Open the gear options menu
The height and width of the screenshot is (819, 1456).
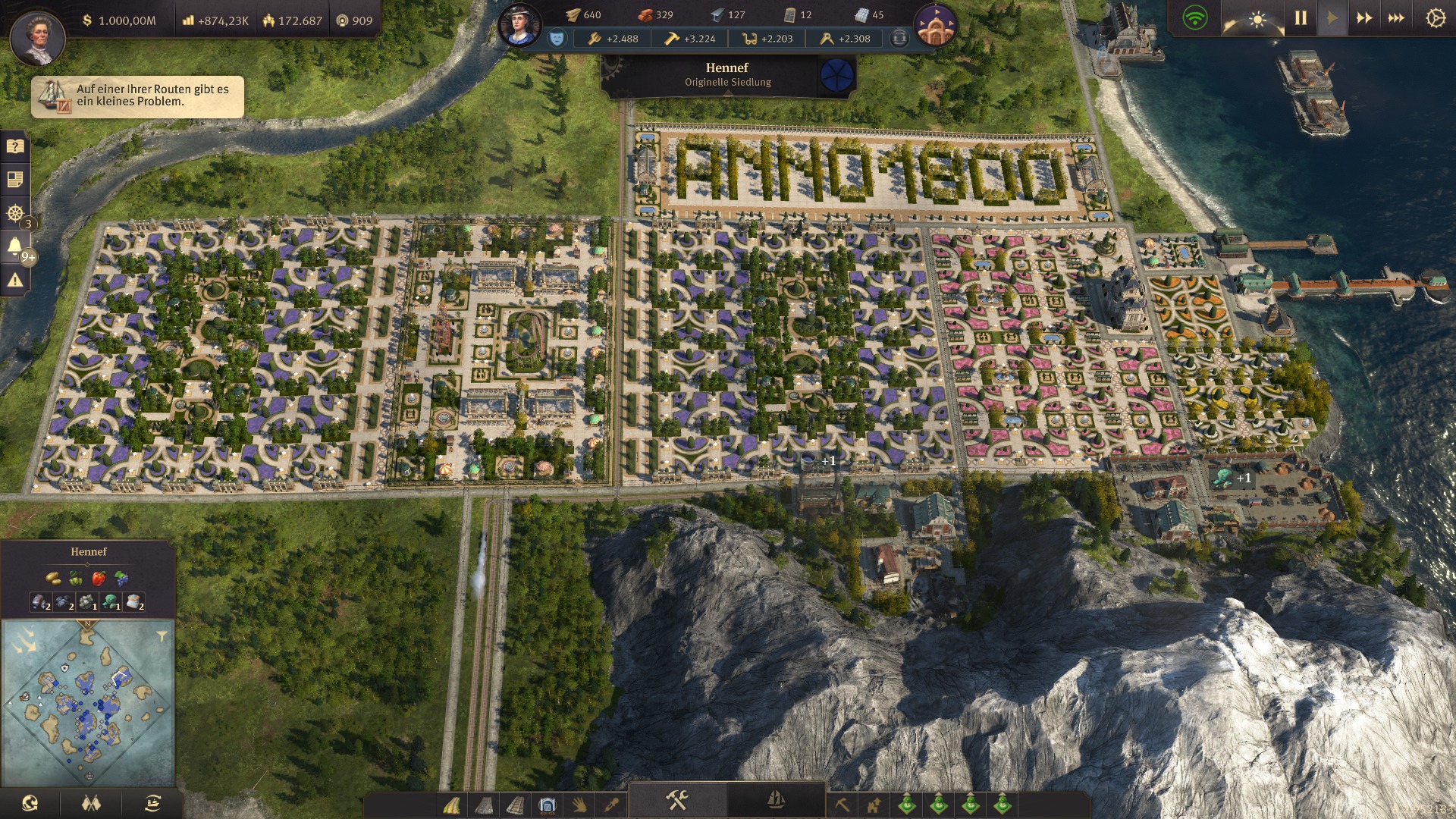coord(1435,18)
